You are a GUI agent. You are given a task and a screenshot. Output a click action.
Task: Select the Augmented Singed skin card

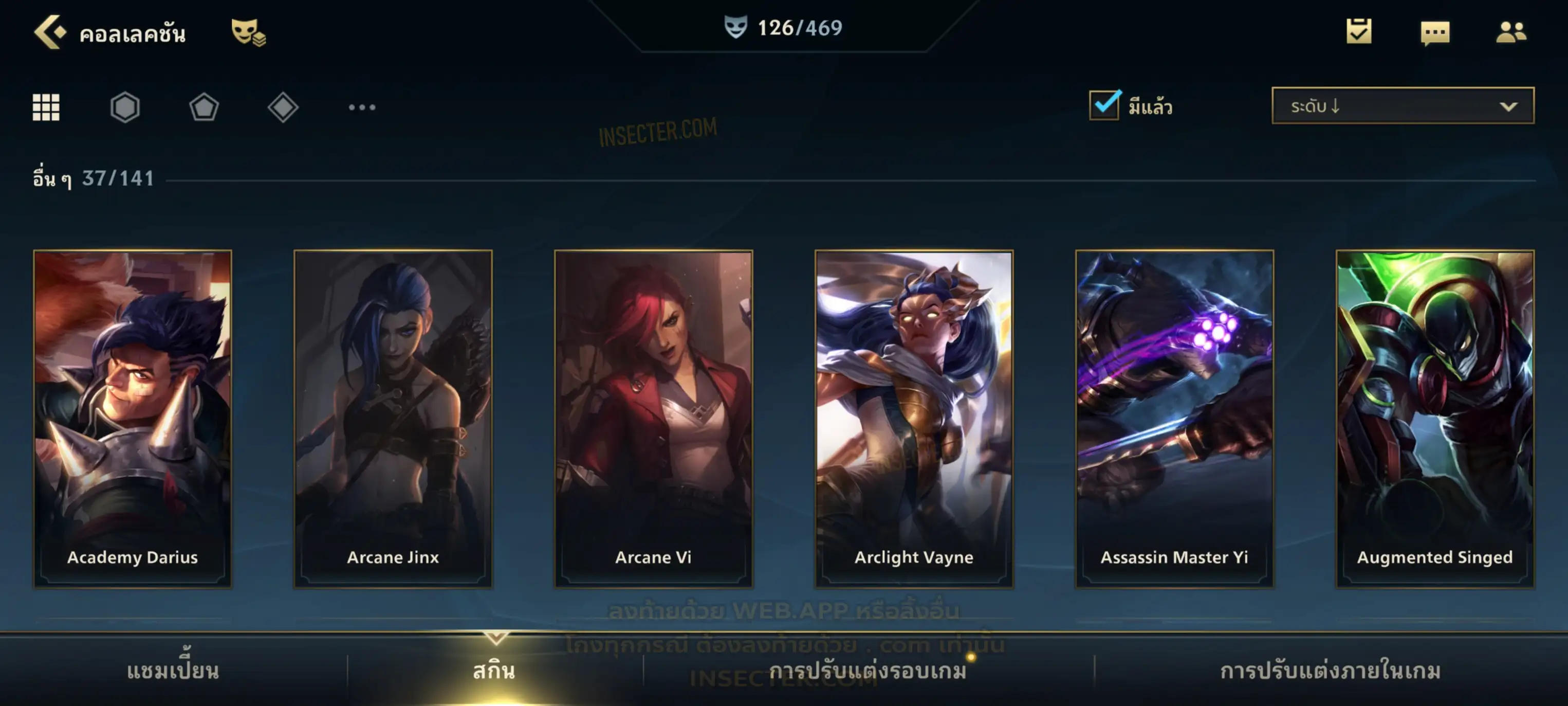click(1435, 419)
